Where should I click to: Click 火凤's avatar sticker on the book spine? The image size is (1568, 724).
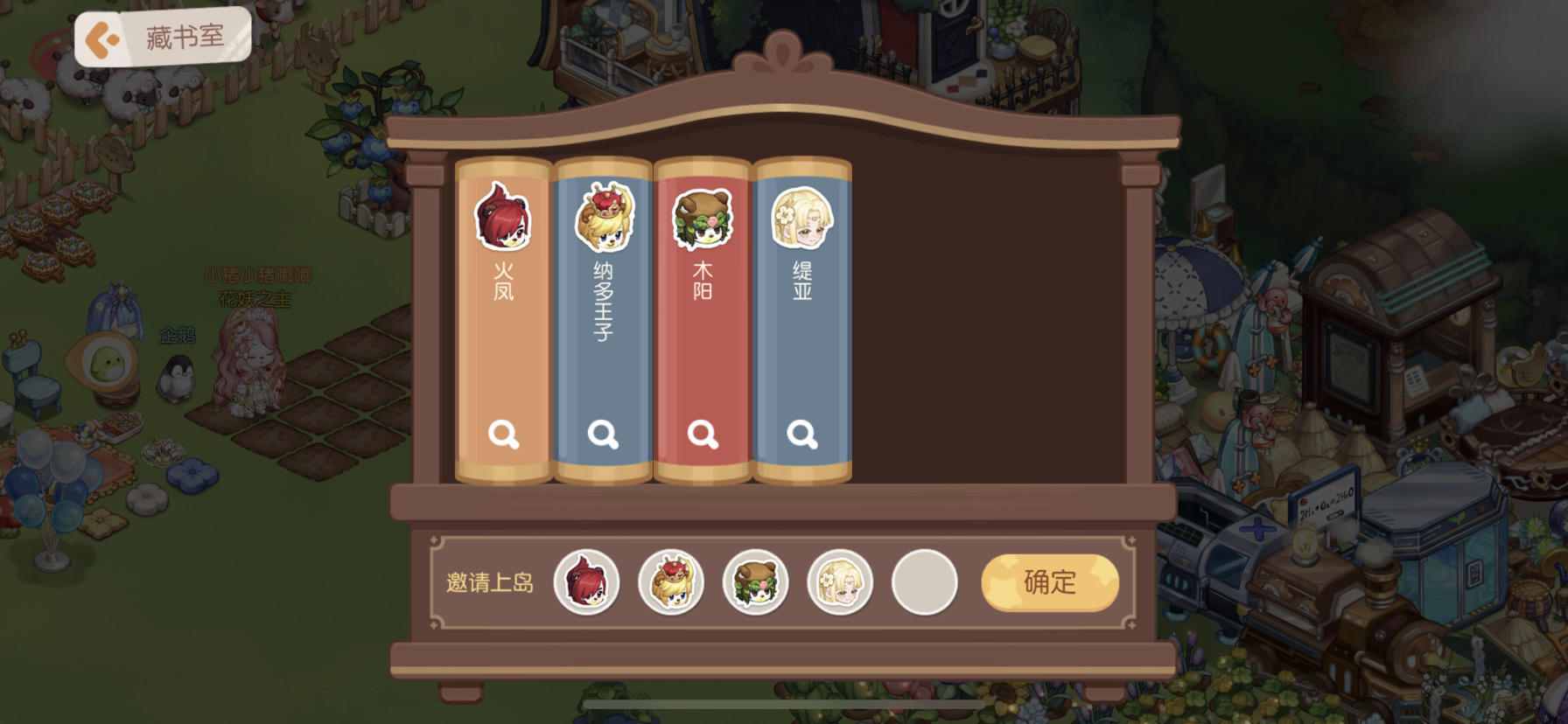[502, 217]
